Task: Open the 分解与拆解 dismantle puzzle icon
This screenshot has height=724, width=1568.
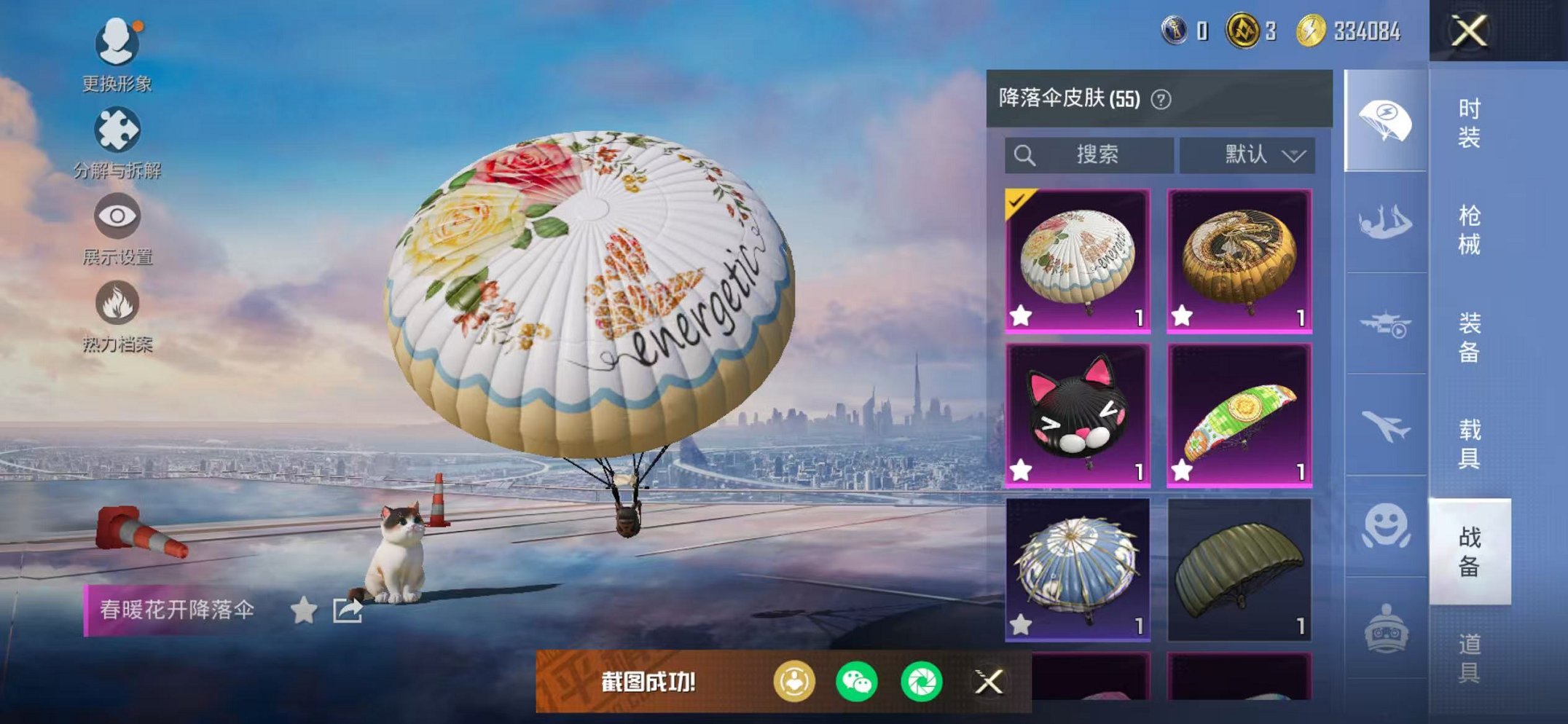Action: (x=119, y=130)
